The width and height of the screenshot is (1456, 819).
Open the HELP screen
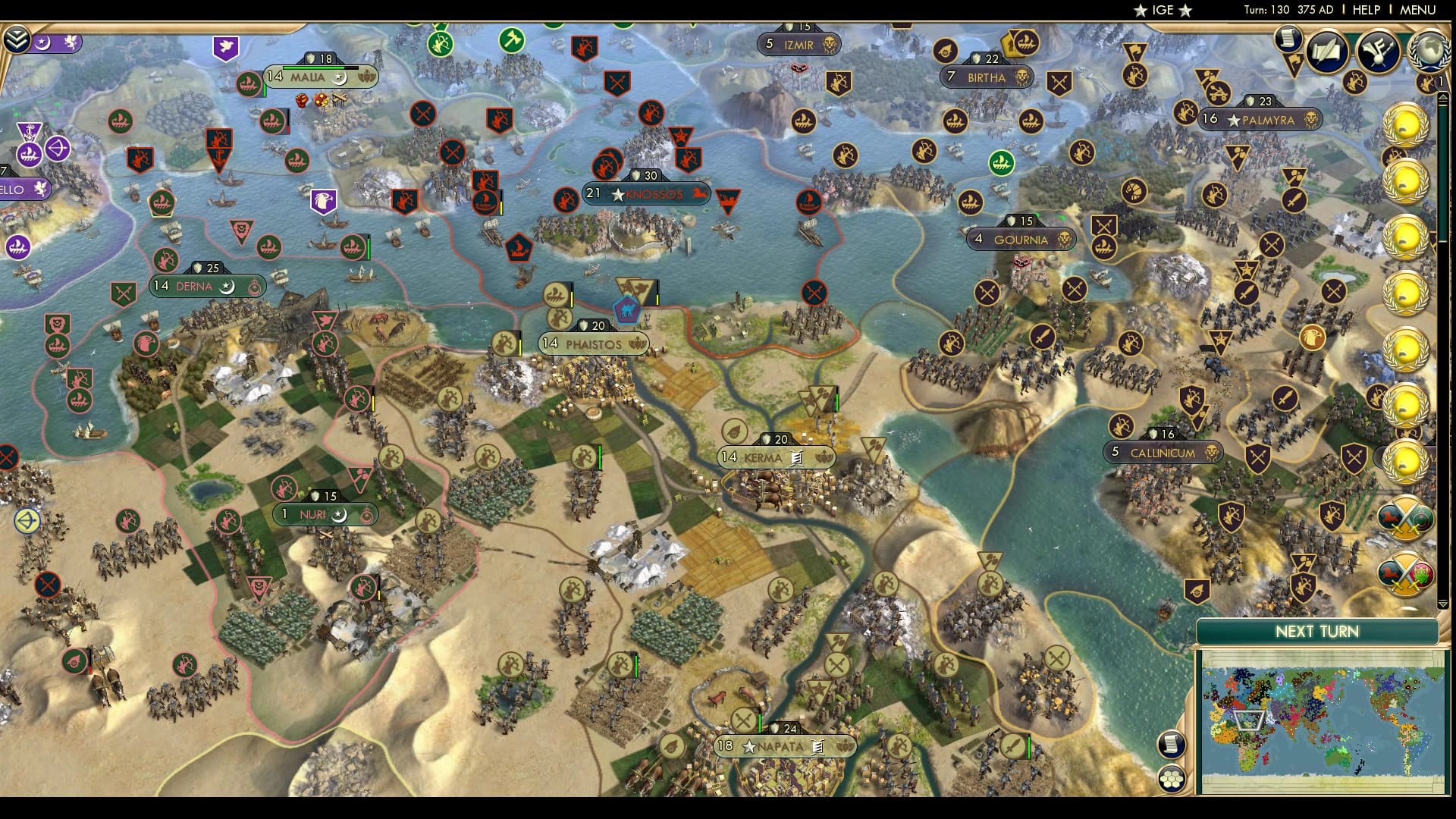coord(1367,10)
